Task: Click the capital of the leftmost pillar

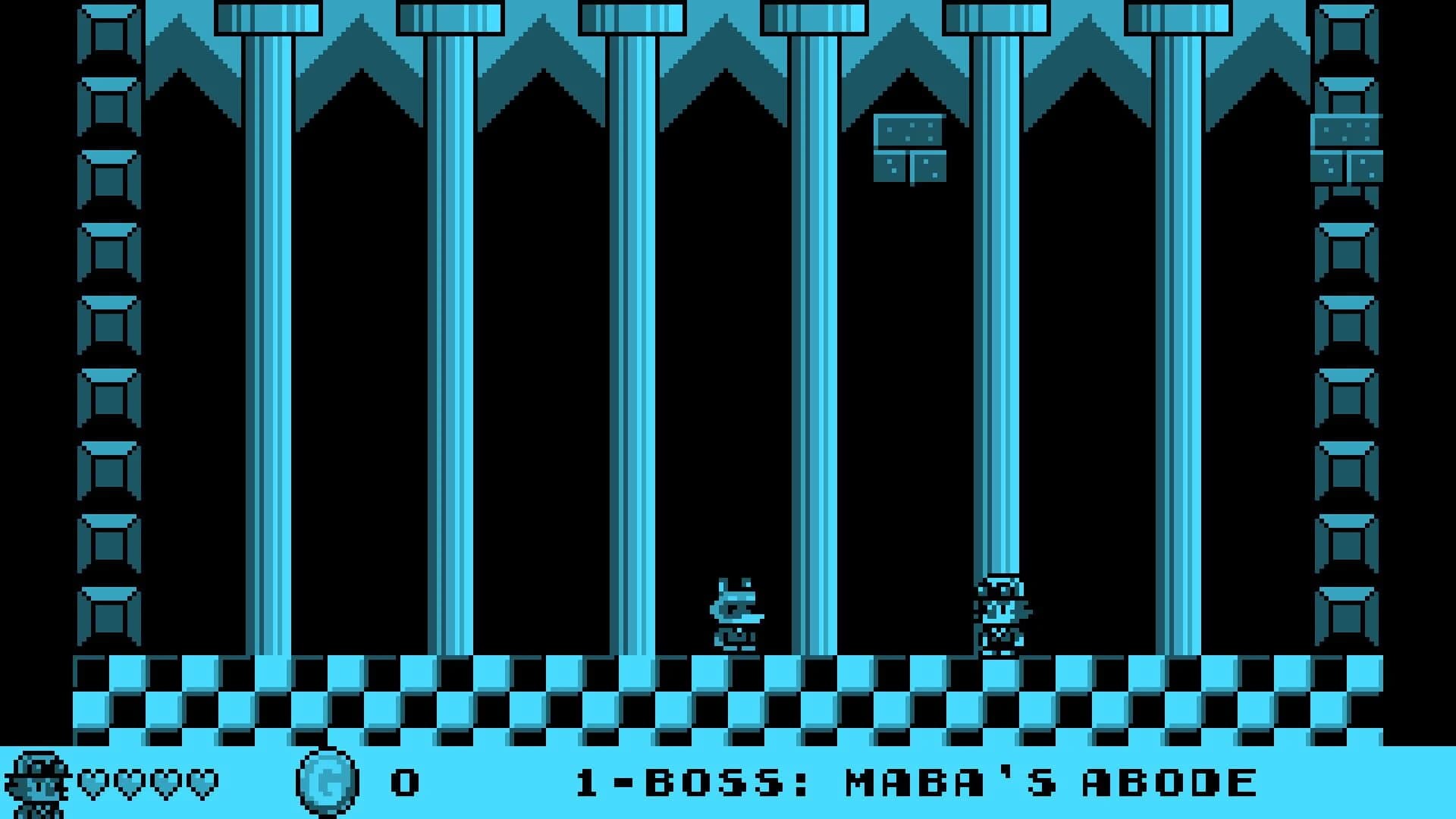Action: pyautogui.click(x=269, y=17)
